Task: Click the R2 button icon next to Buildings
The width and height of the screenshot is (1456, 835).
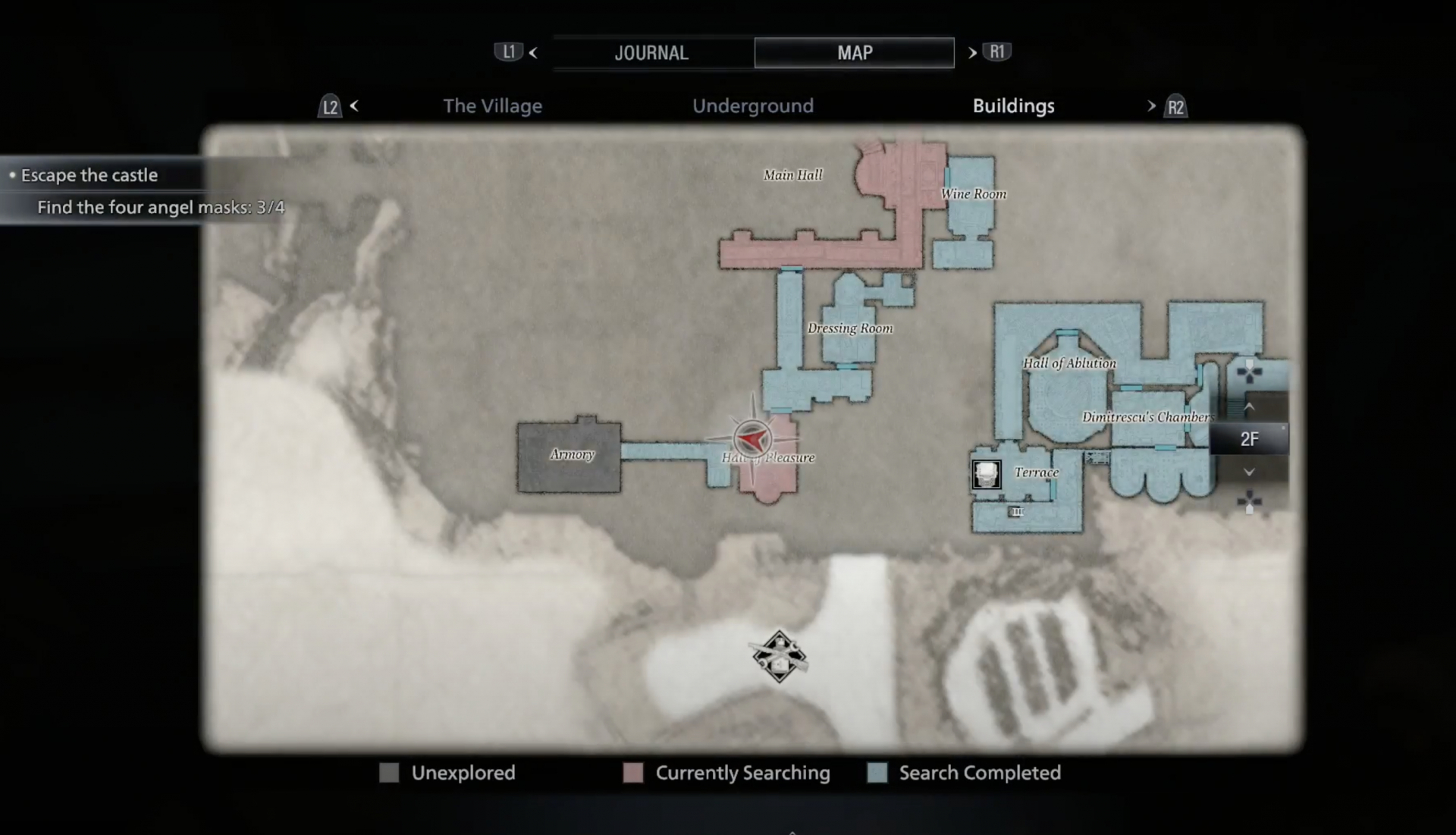Action: pos(1176,107)
